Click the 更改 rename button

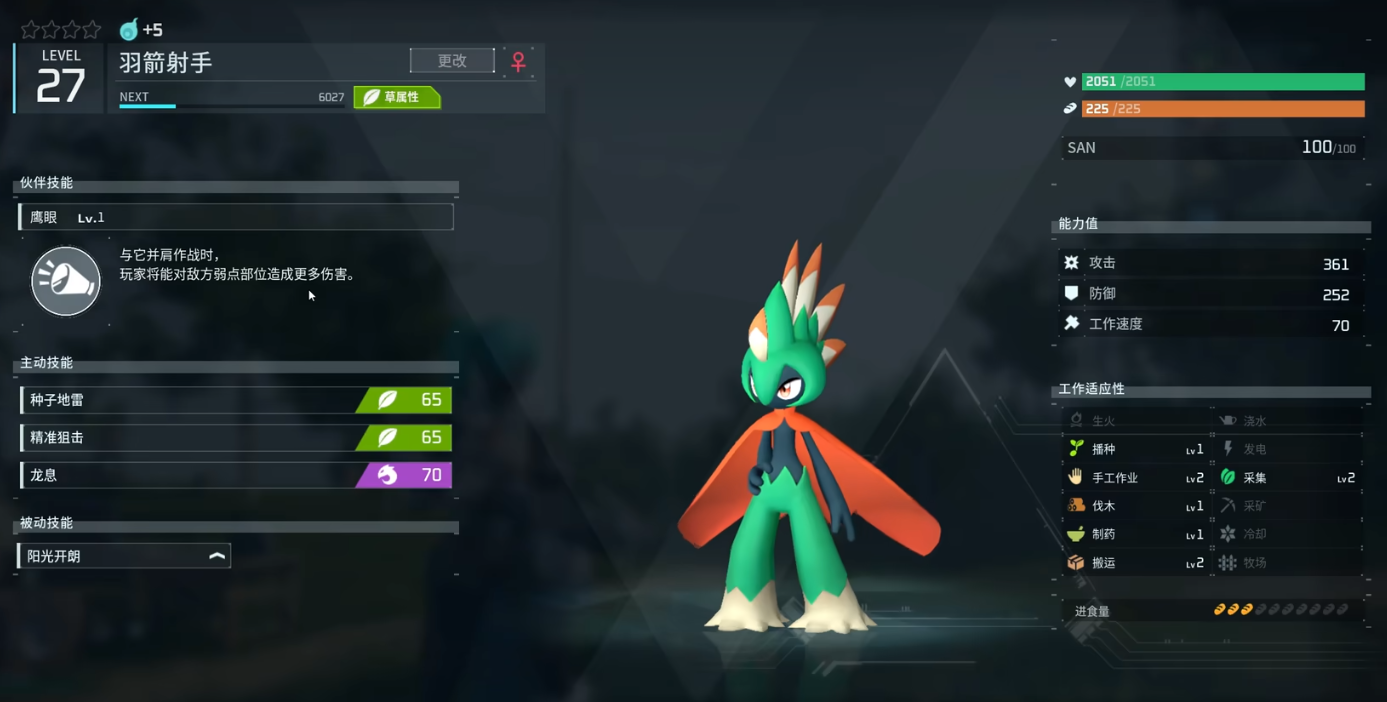pos(452,61)
